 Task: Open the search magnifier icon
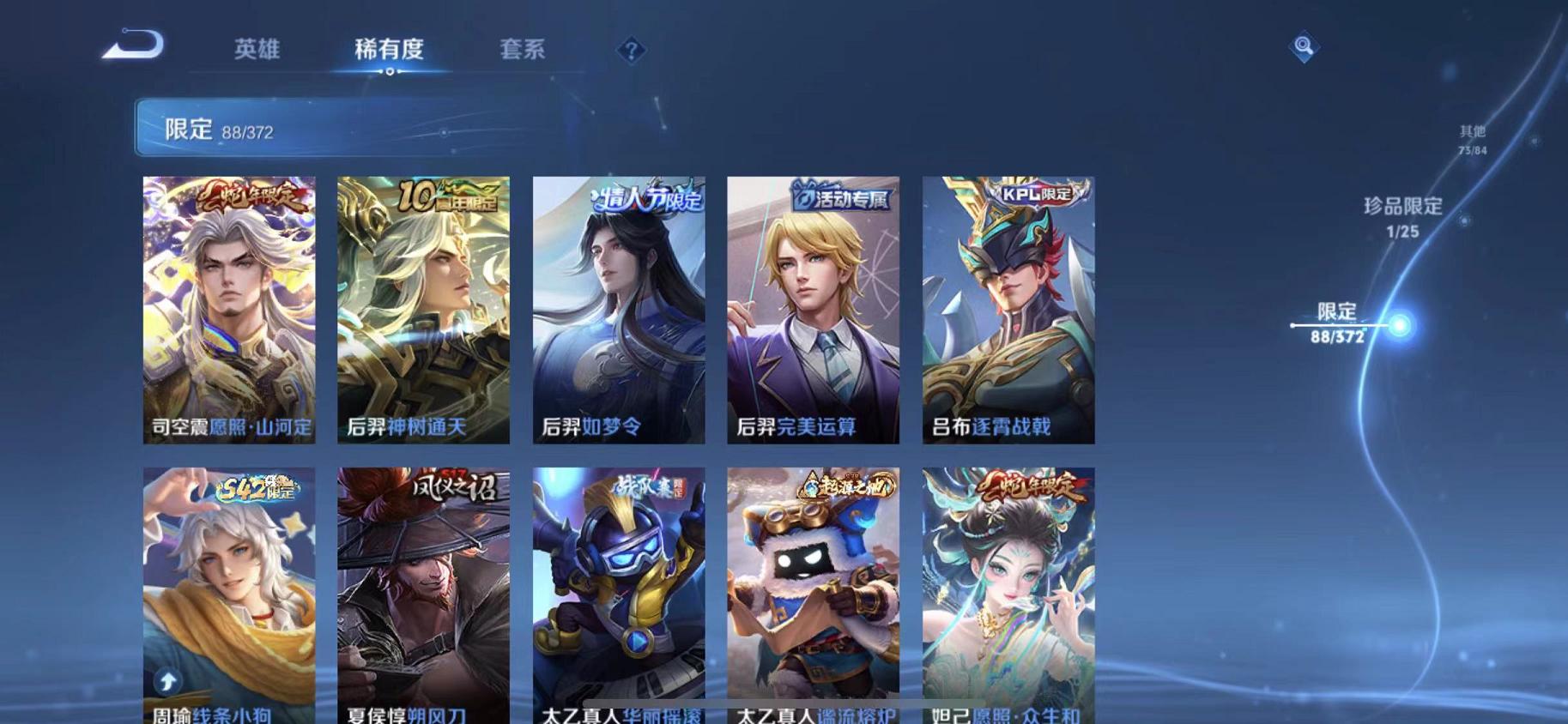tap(1304, 45)
